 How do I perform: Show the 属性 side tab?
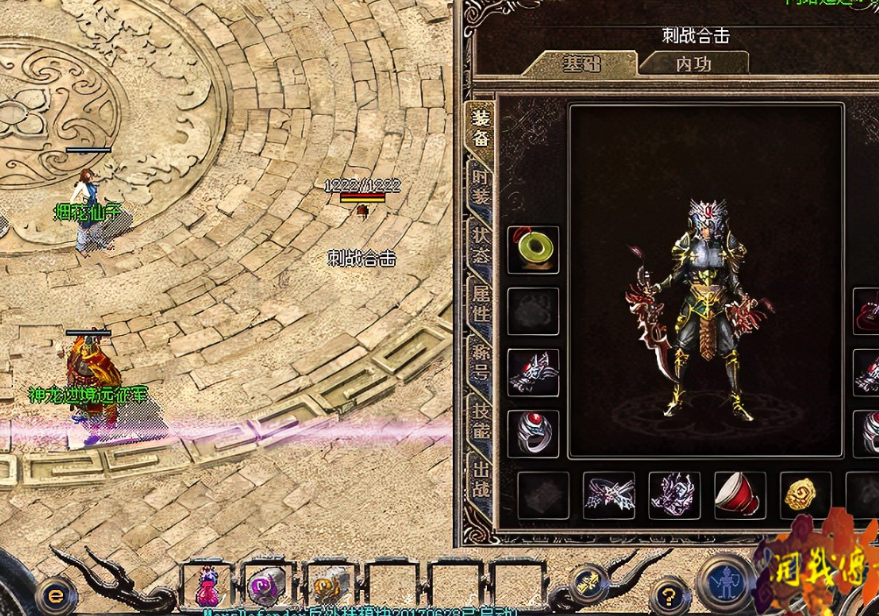point(481,299)
